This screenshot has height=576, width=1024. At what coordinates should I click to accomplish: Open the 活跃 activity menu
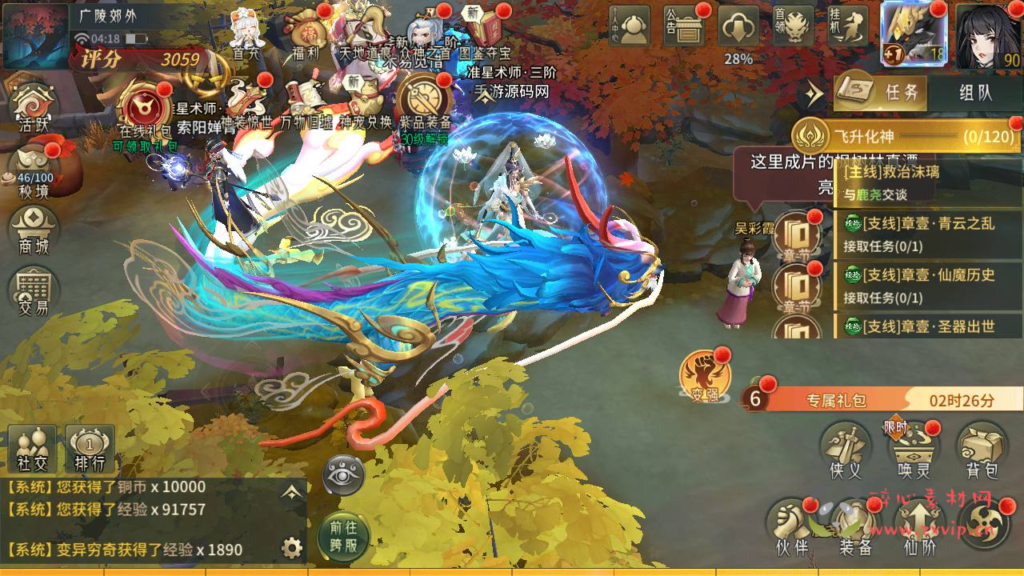tap(33, 107)
